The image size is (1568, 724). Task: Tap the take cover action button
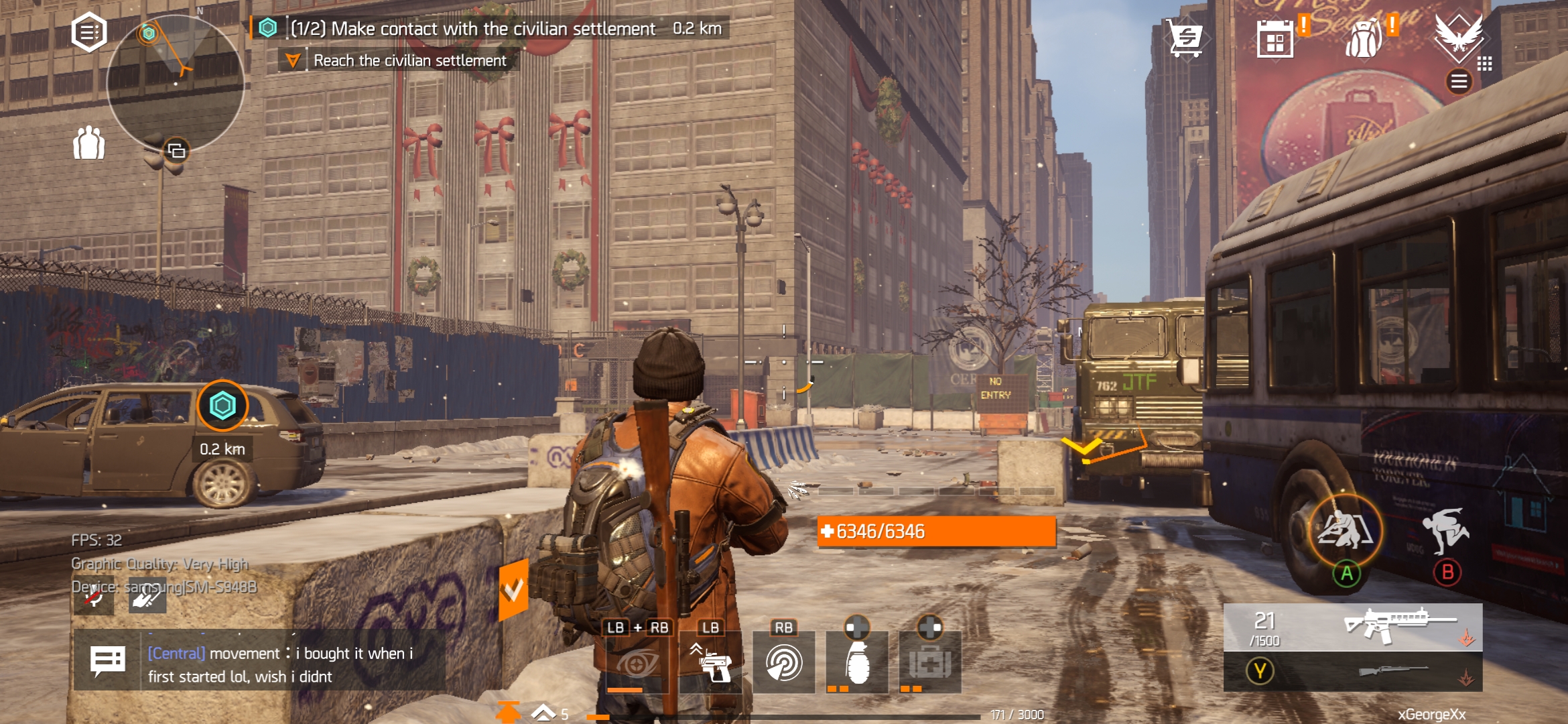point(1346,531)
